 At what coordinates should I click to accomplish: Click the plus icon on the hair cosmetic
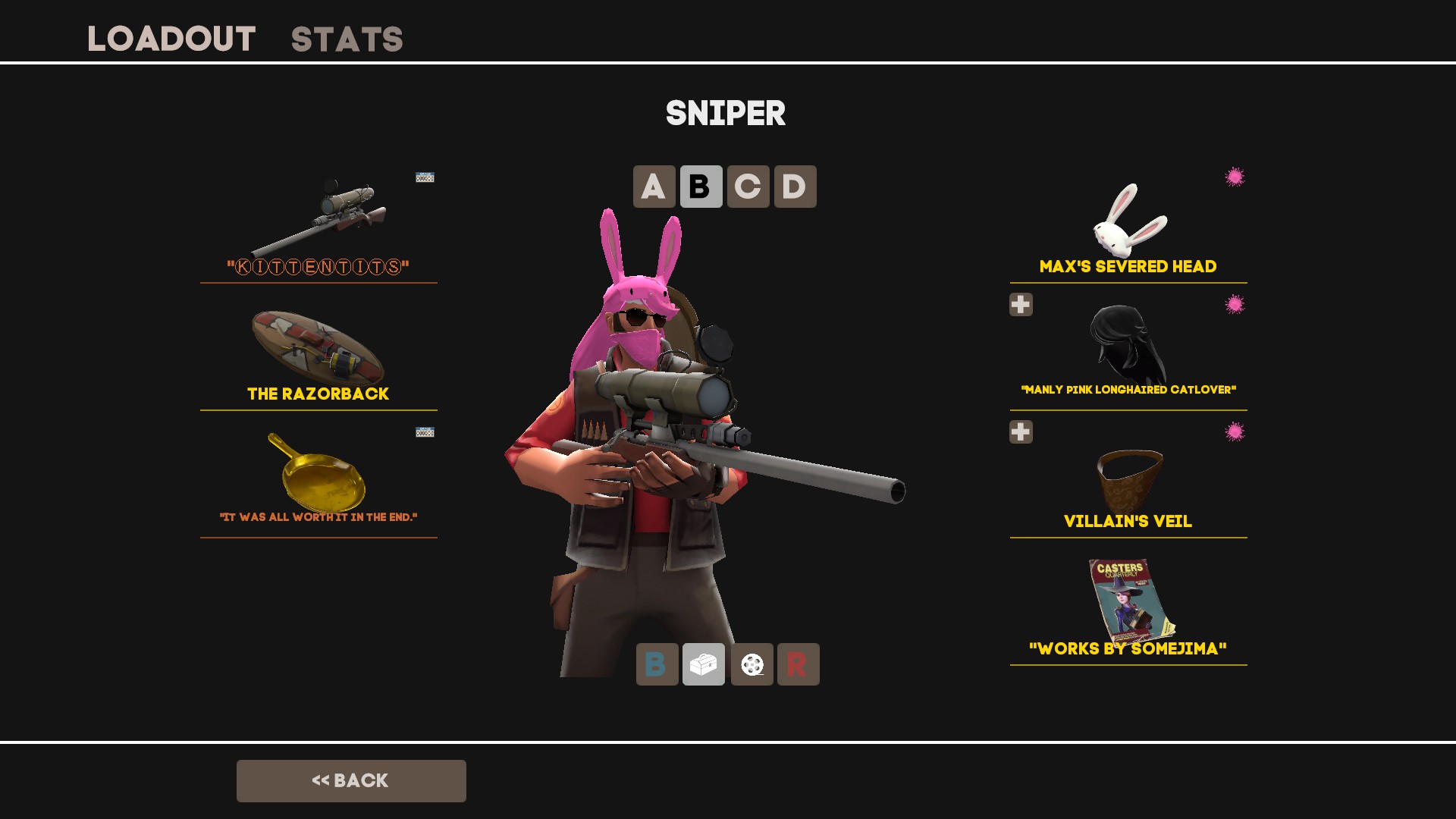click(1021, 305)
